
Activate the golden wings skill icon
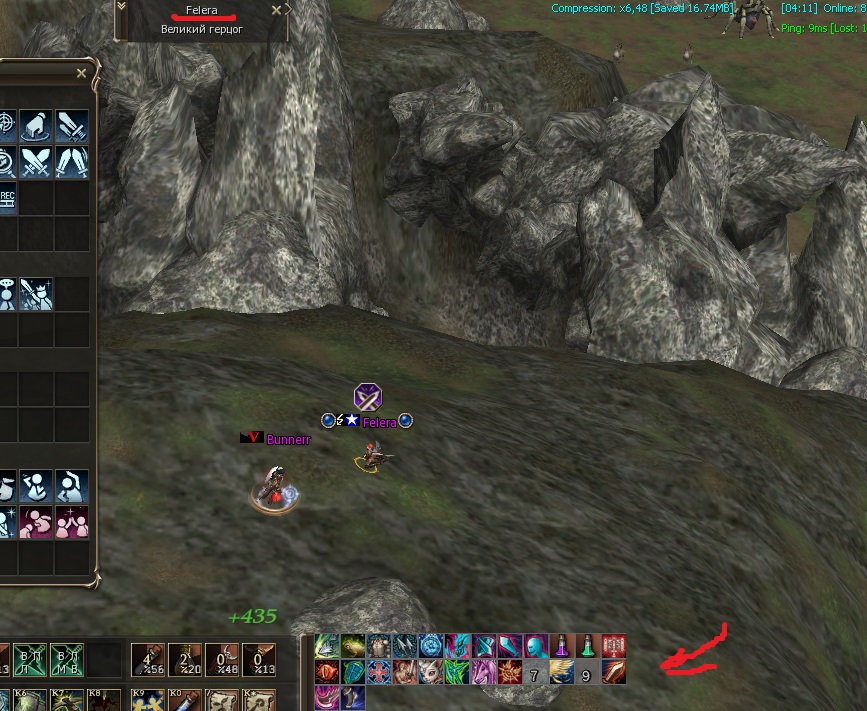[x=562, y=672]
